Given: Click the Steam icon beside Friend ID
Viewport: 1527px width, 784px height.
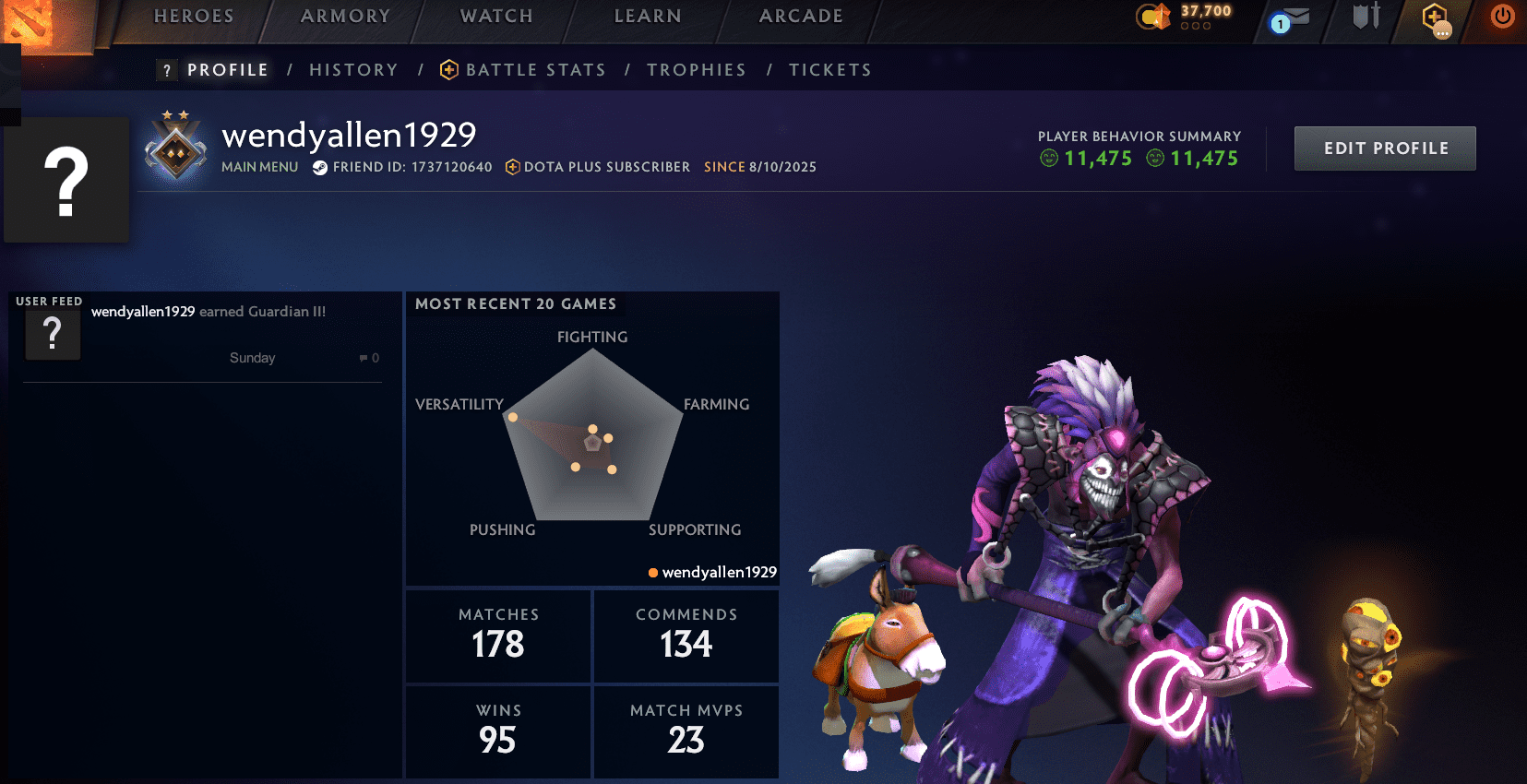Looking at the screenshot, I should pos(320,168).
